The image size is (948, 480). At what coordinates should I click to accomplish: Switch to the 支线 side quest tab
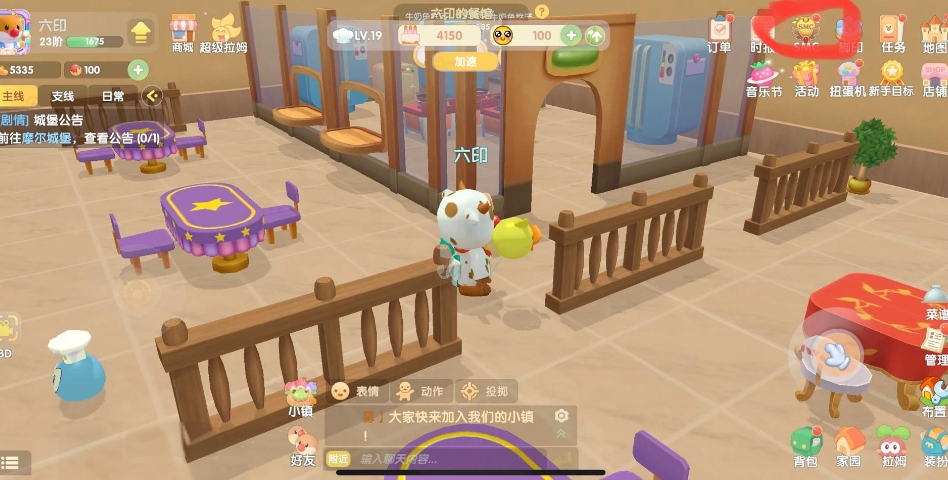[x=63, y=96]
